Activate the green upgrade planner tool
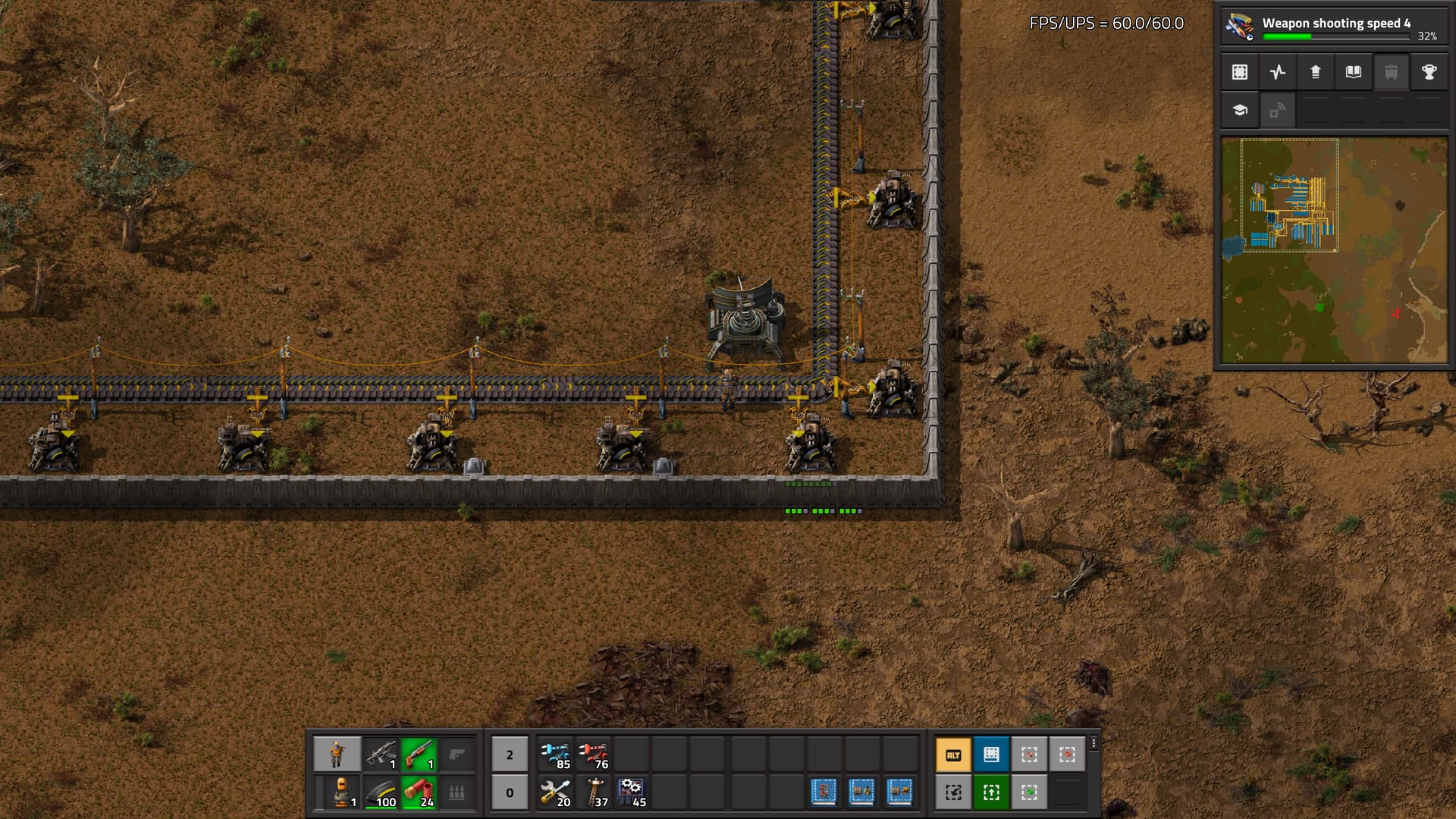Screen dimensions: 1456x819 (992, 792)
